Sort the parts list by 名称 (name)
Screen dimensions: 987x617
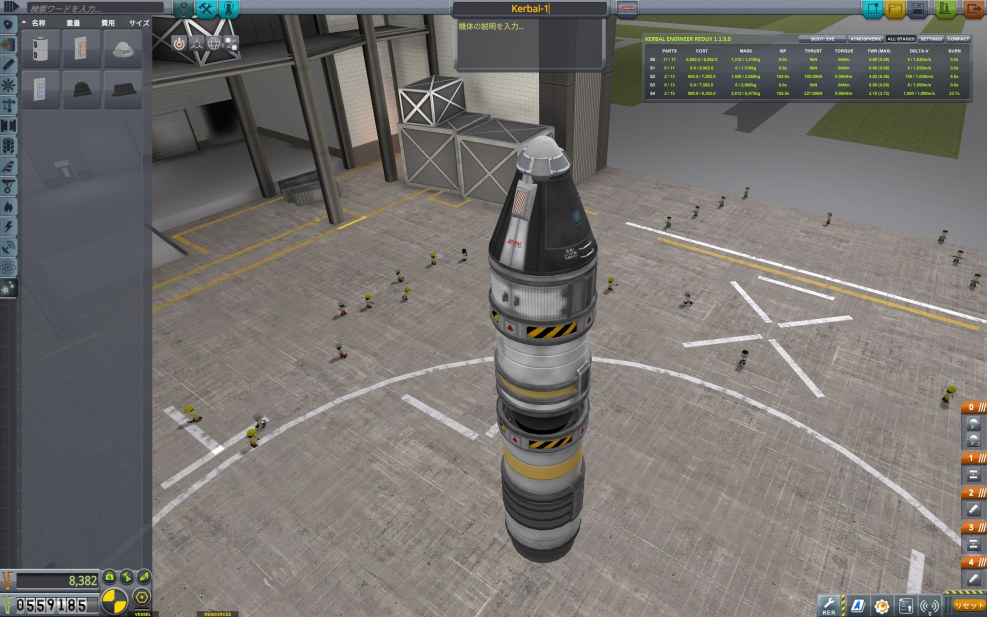click(39, 21)
